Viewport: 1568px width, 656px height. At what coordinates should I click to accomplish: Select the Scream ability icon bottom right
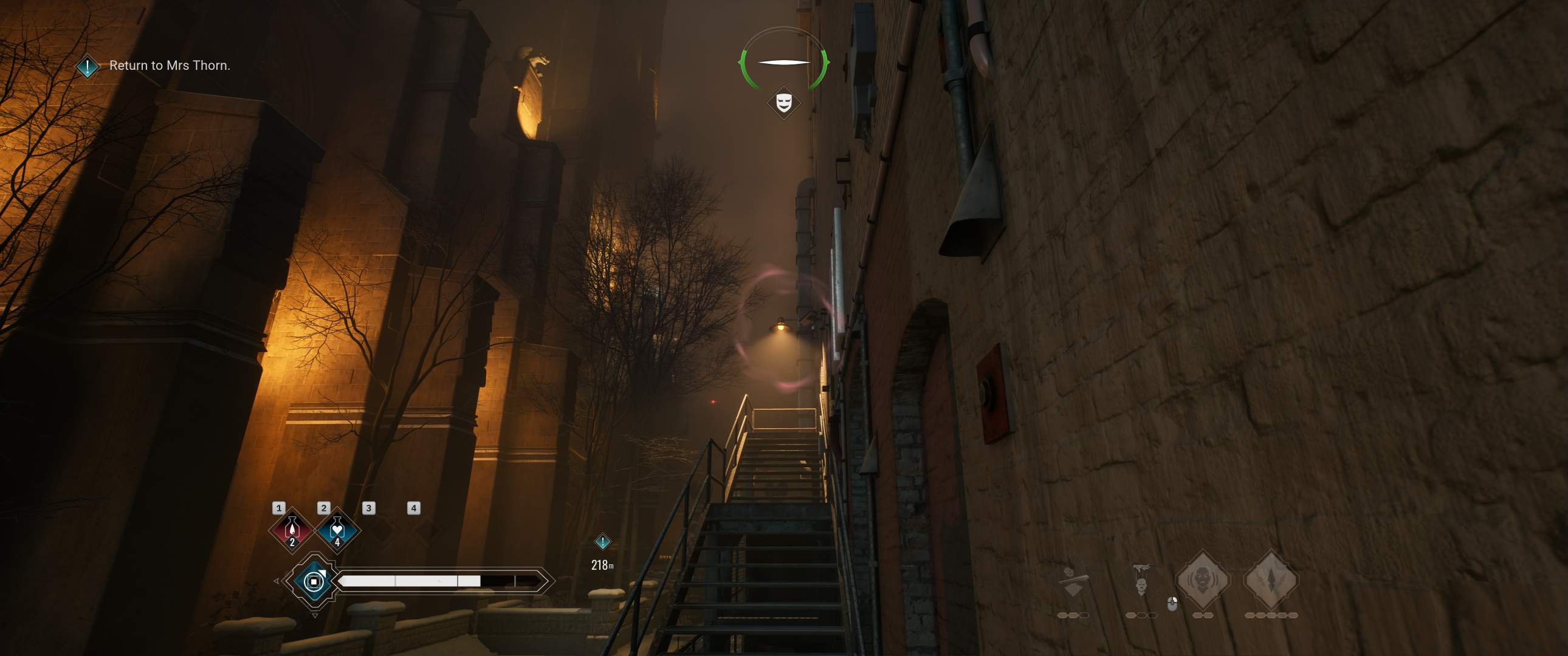1204,581
